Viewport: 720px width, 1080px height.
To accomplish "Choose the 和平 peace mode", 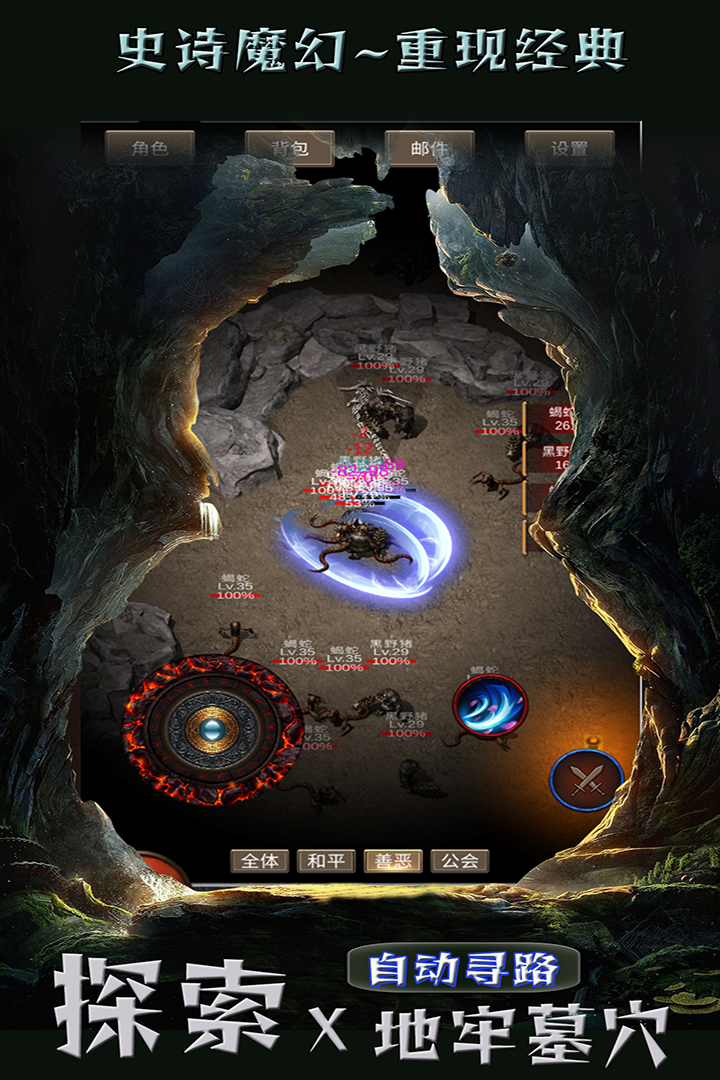I will coord(326,861).
